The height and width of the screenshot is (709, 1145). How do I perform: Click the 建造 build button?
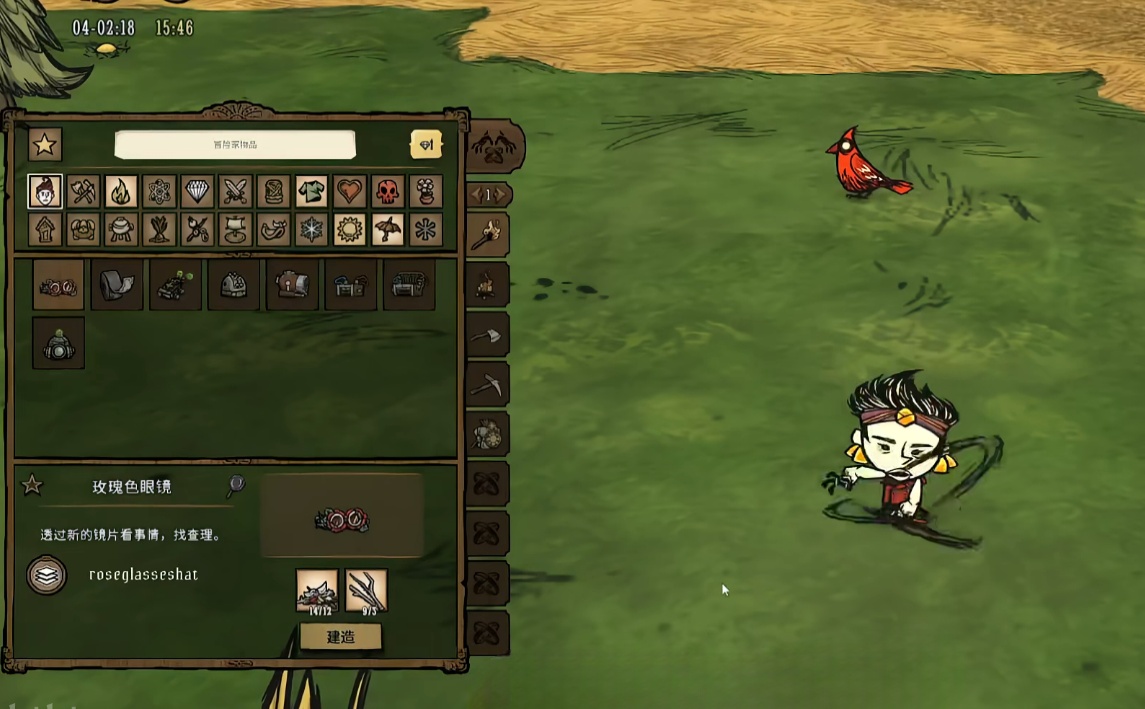[340, 636]
